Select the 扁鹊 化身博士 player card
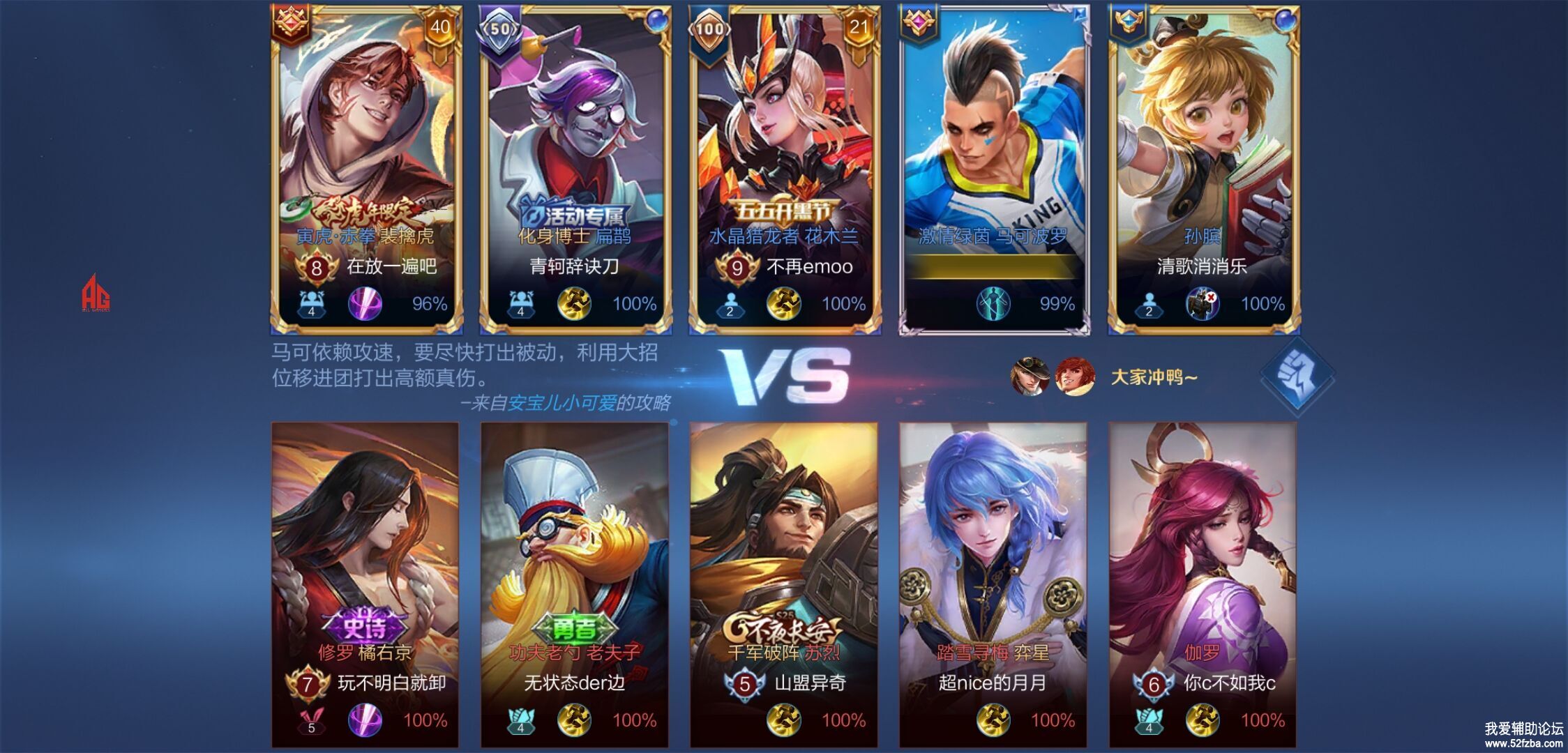 click(575, 167)
